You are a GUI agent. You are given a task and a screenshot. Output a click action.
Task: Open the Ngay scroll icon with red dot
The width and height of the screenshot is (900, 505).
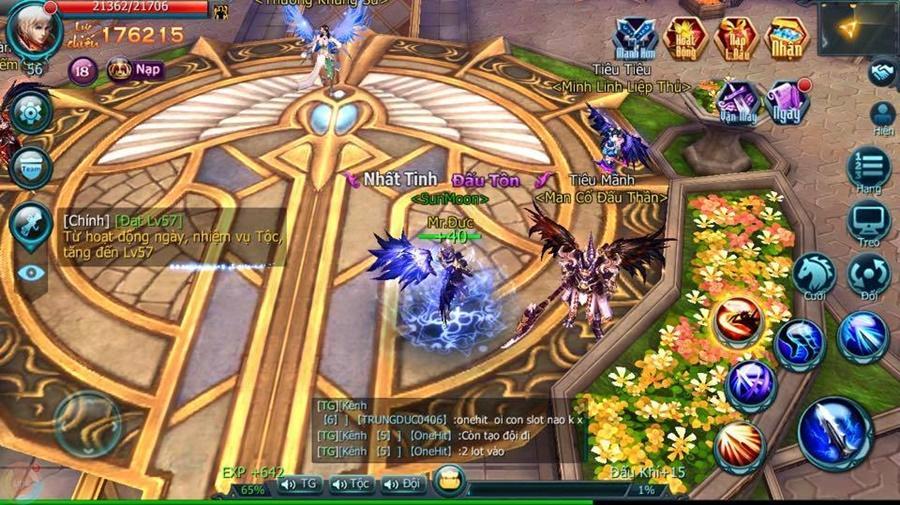[x=788, y=101]
